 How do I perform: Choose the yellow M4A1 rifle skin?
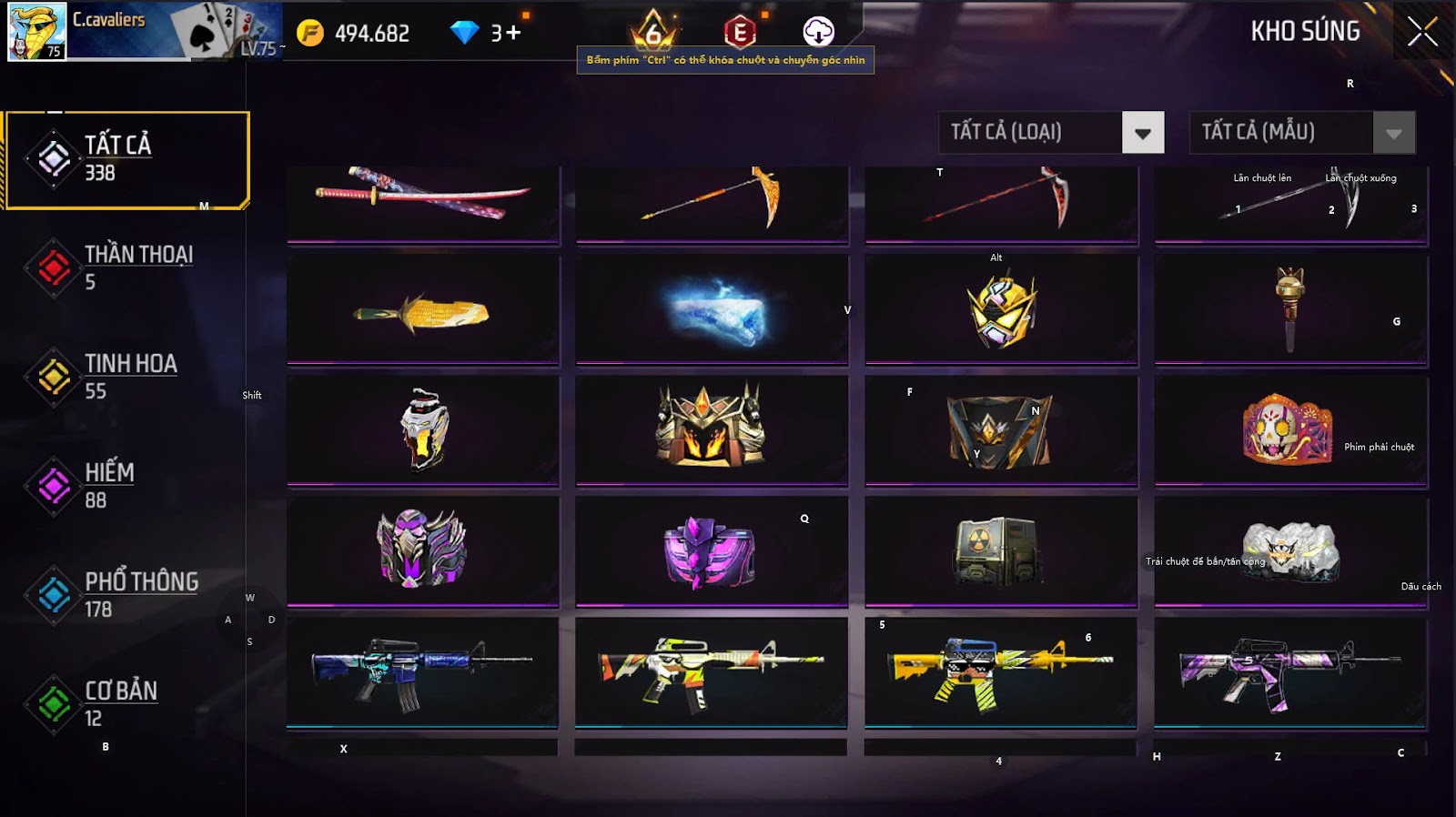pos(1000,671)
